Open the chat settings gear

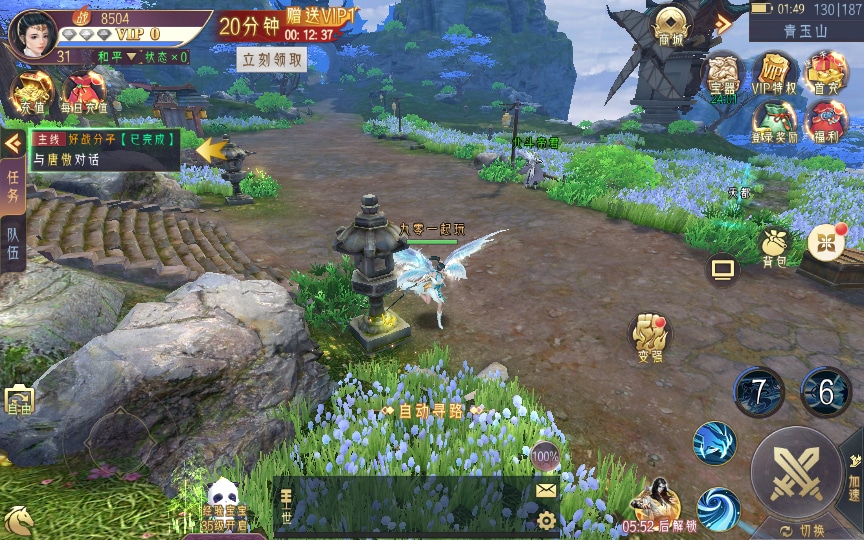coord(546,519)
